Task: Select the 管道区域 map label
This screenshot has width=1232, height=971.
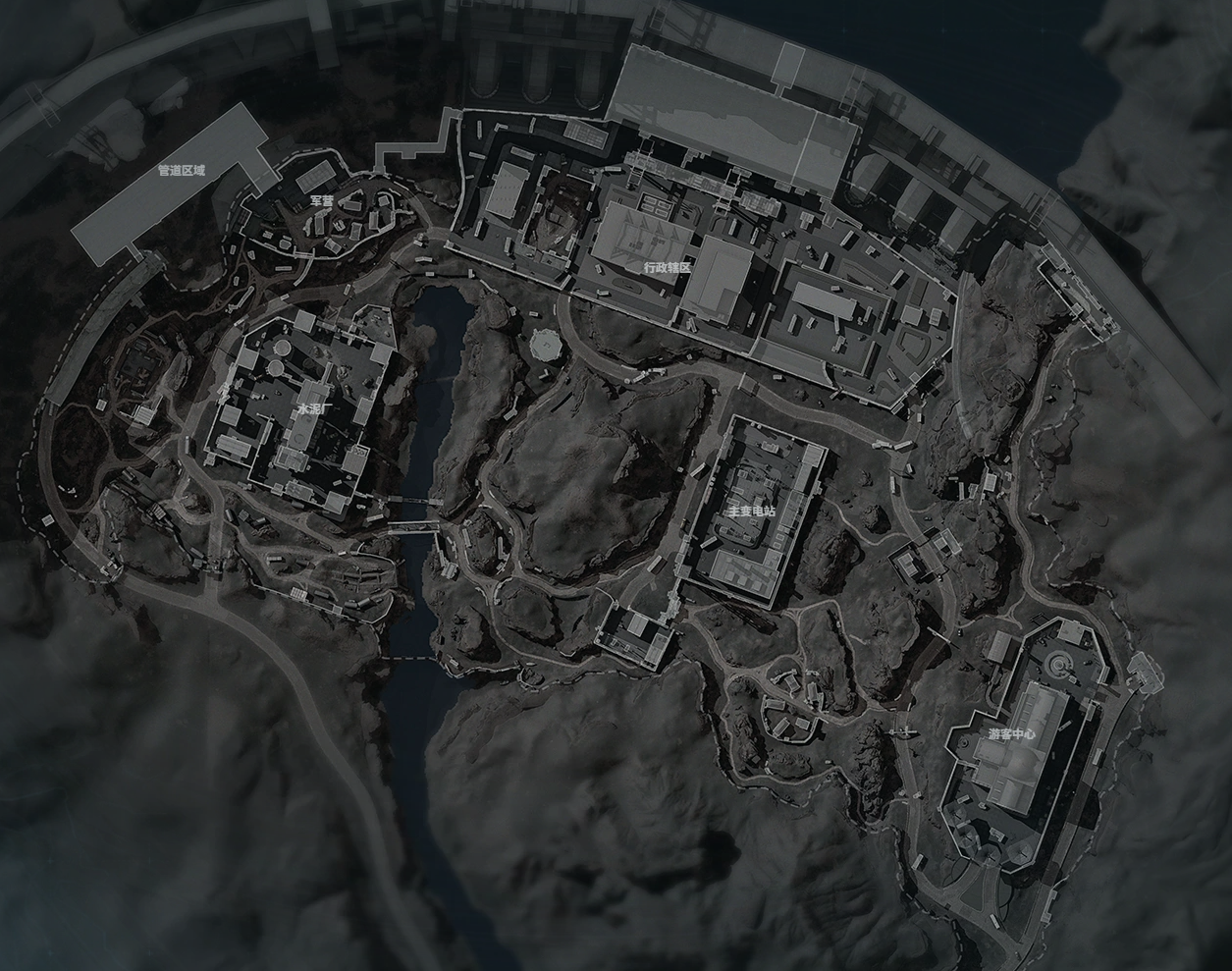Action: (x=182, y=170)
